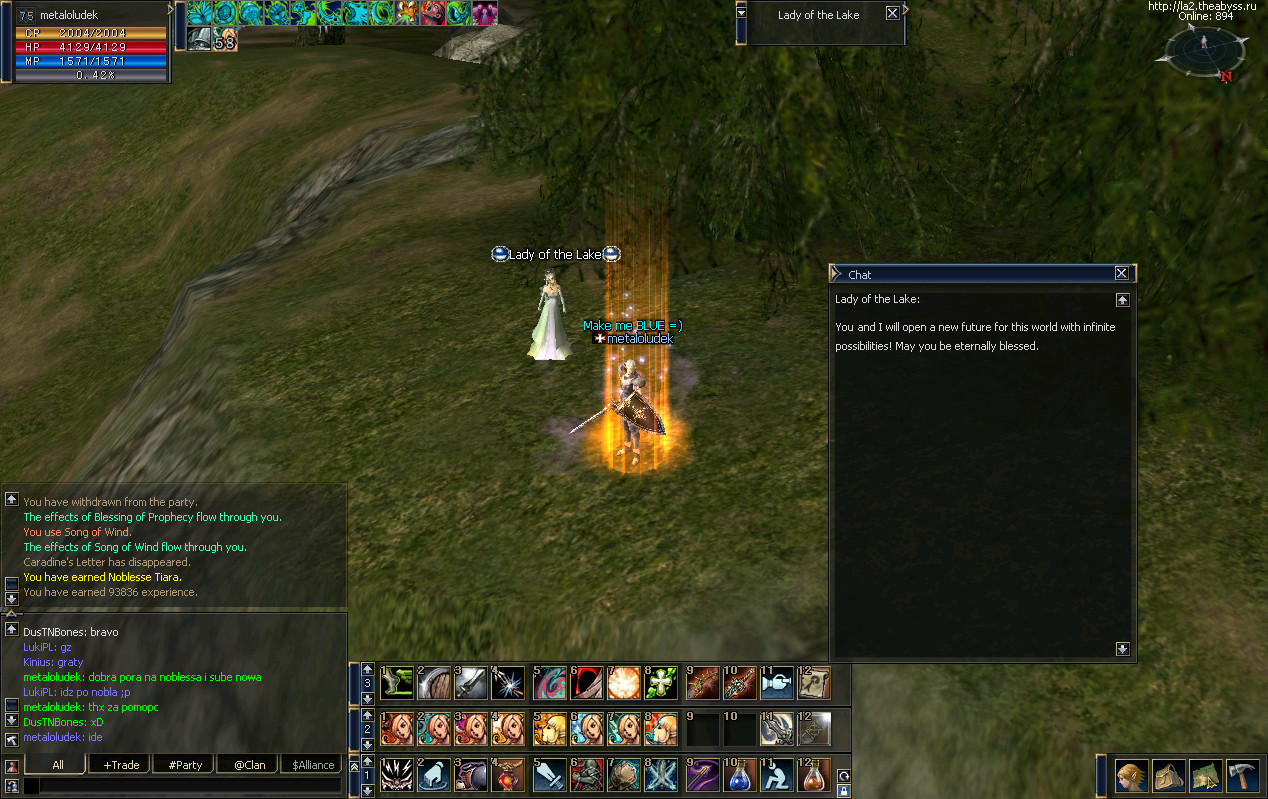Use the crossed swords skill on hotbar
This screenshot has width=1268, height=799.
coord(663,775)
